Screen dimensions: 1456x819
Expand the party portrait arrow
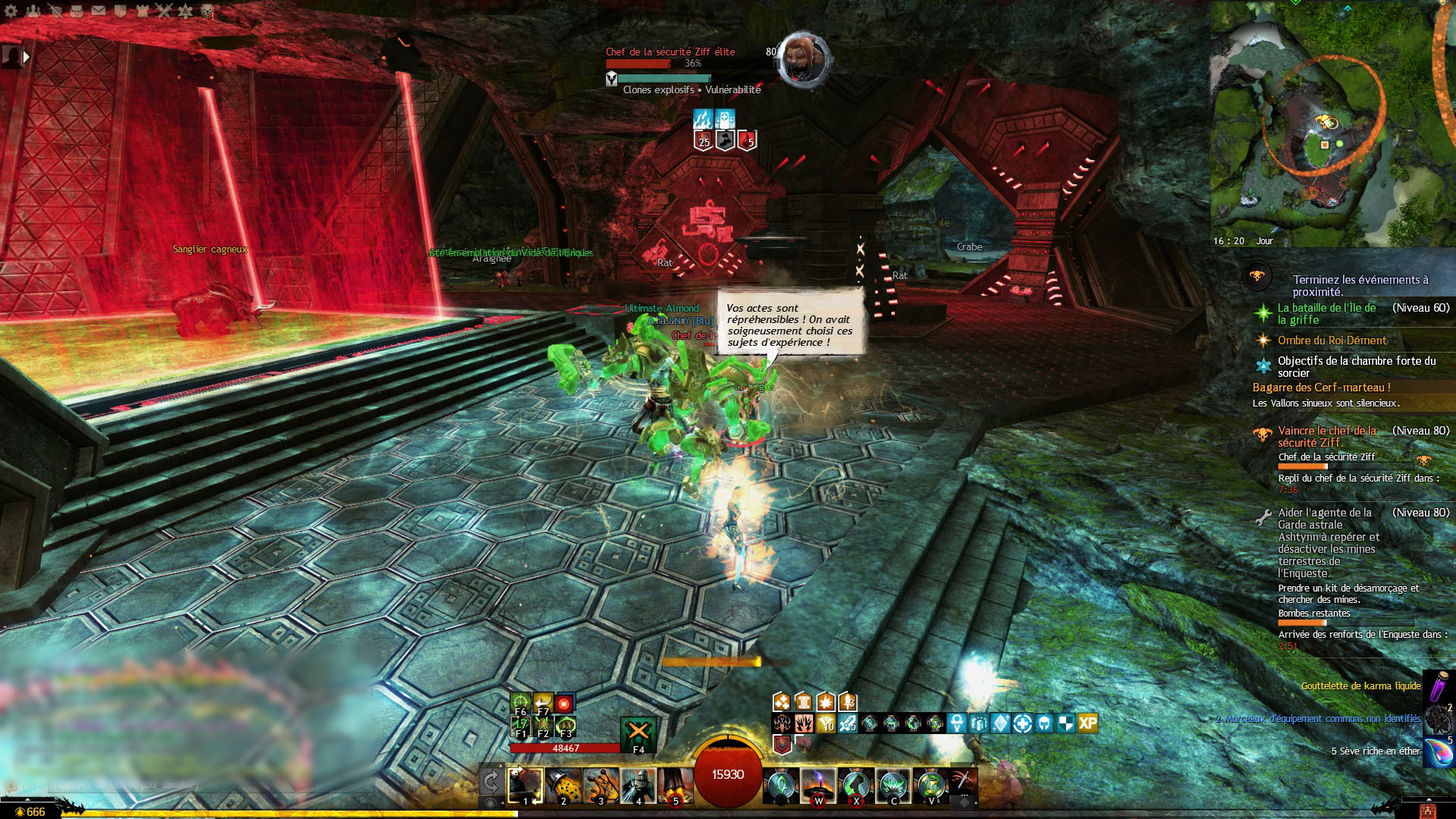pos(27,57)
